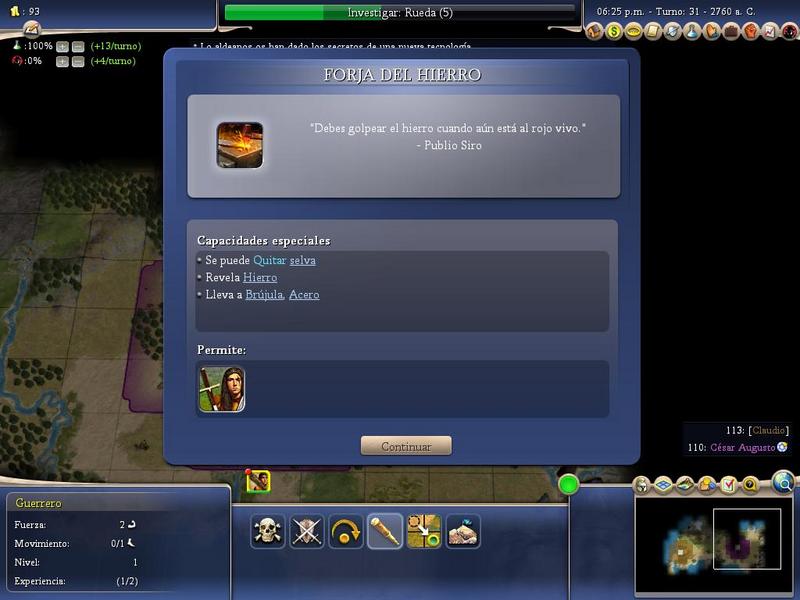Viewport: 800px width, 600px height.
Task: Choose the crossed swords fortify-cancel action
Action: coord(307,531)
